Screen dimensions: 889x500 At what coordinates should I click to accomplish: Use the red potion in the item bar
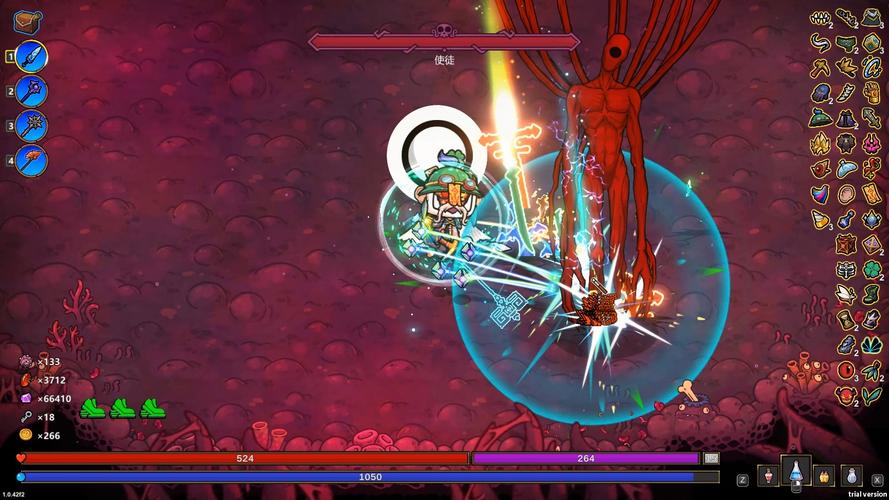click(767, 475)
